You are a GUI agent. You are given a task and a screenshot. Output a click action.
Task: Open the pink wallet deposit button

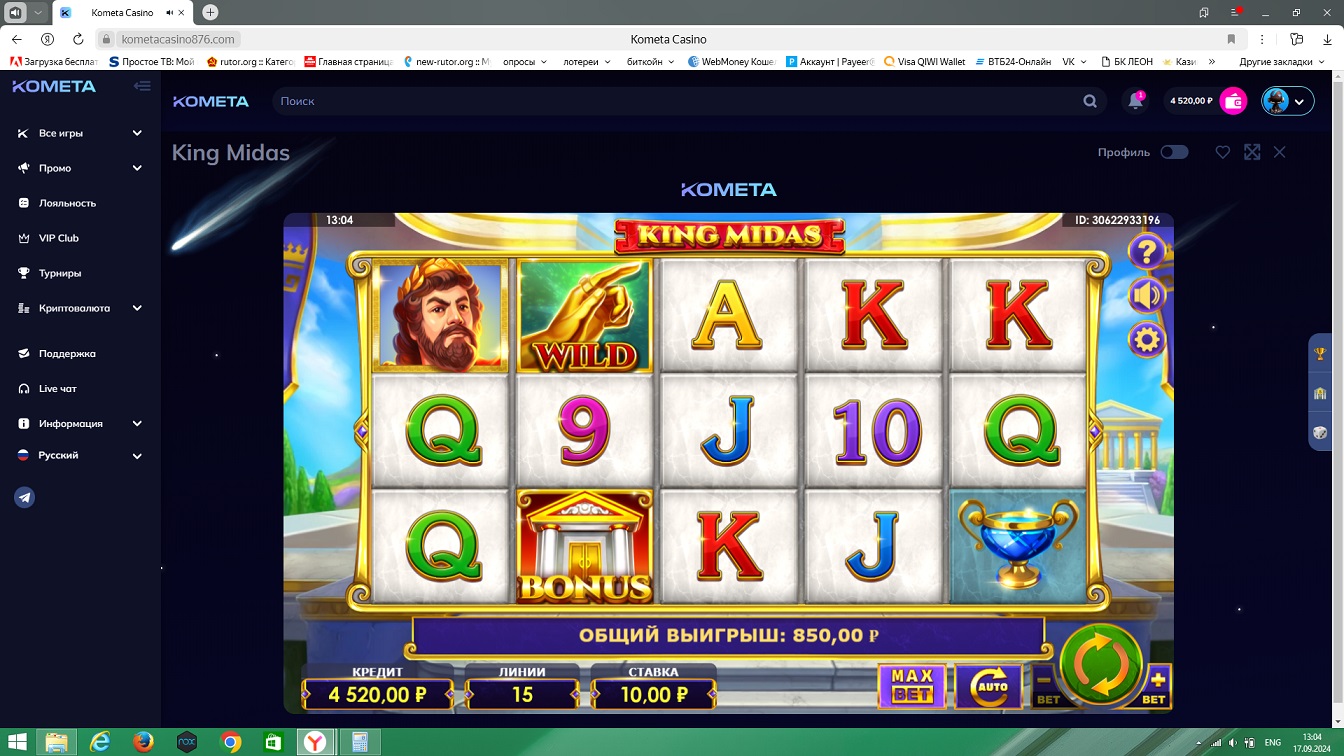pyautogui.click(x=1234, y=101)
